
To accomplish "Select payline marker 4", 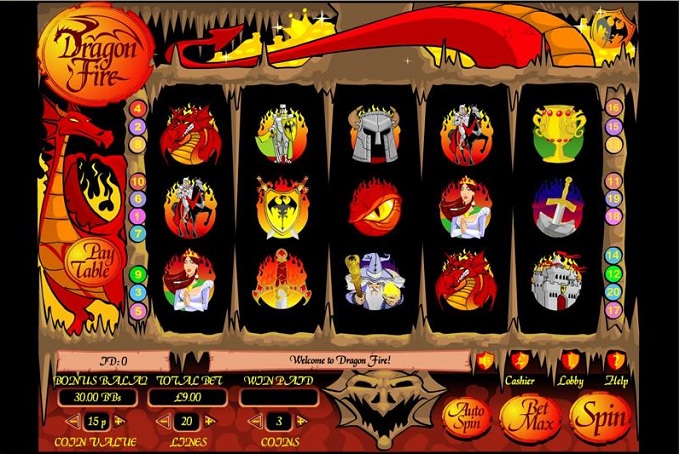I will tap(137, 108).
